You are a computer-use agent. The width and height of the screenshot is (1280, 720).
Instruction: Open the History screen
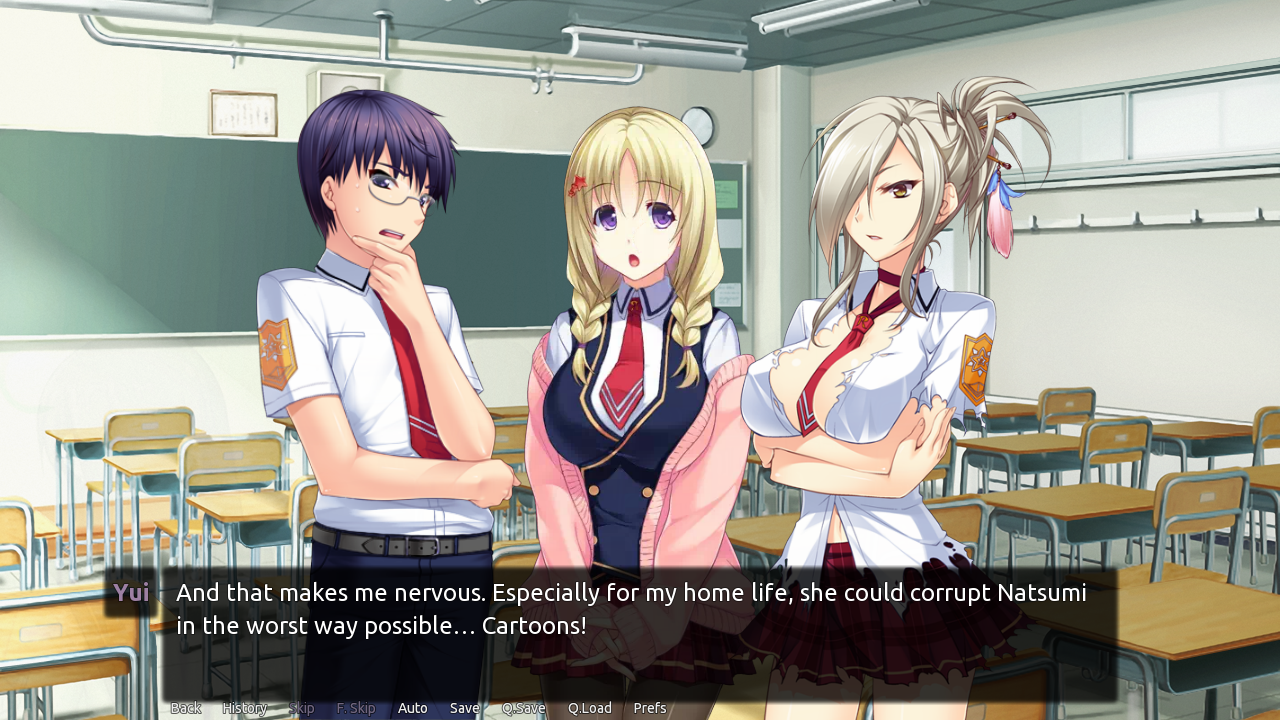click(x=244, y=707)
